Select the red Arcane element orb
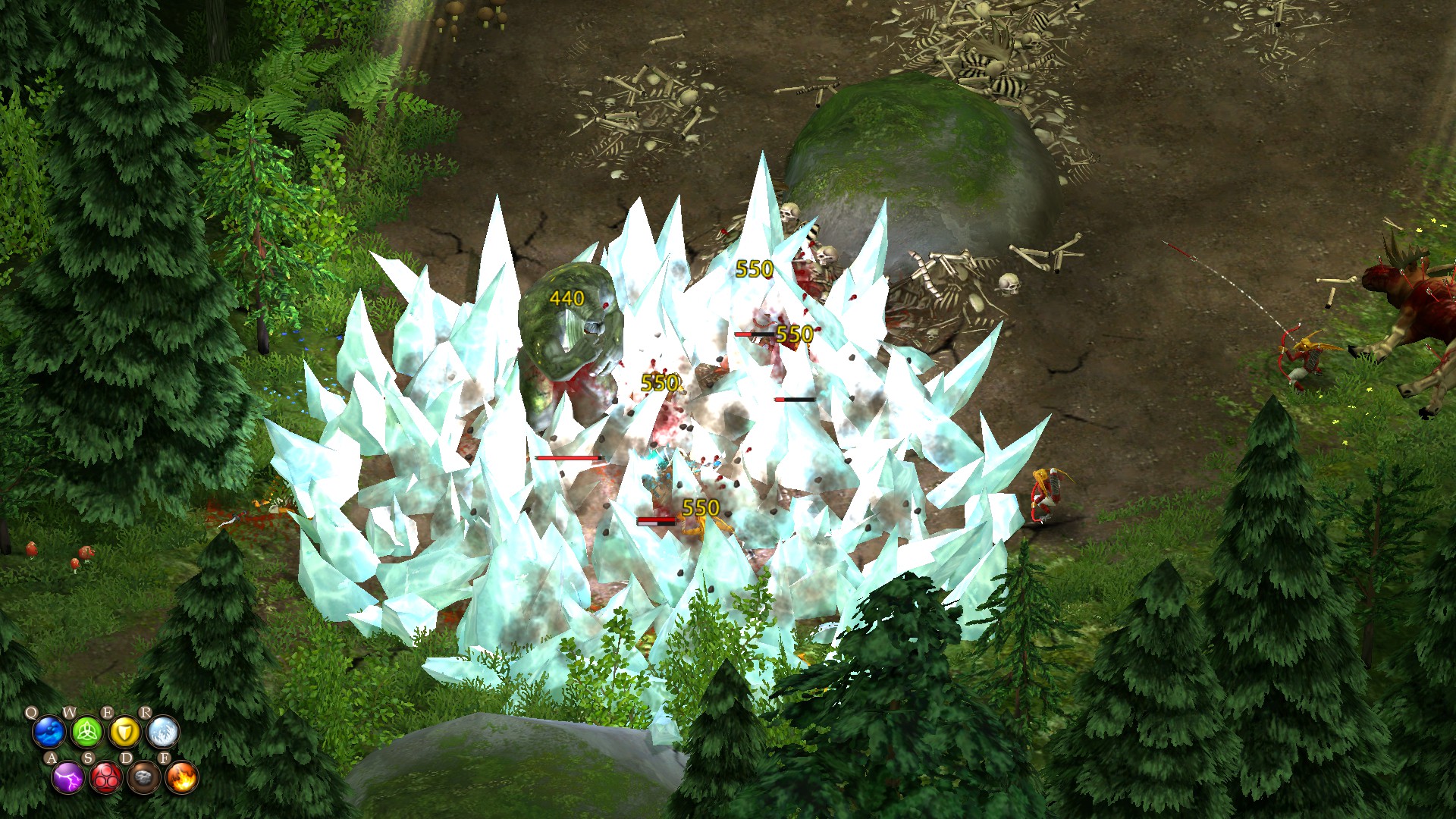 pyautogui.click(x=105, y=777)
